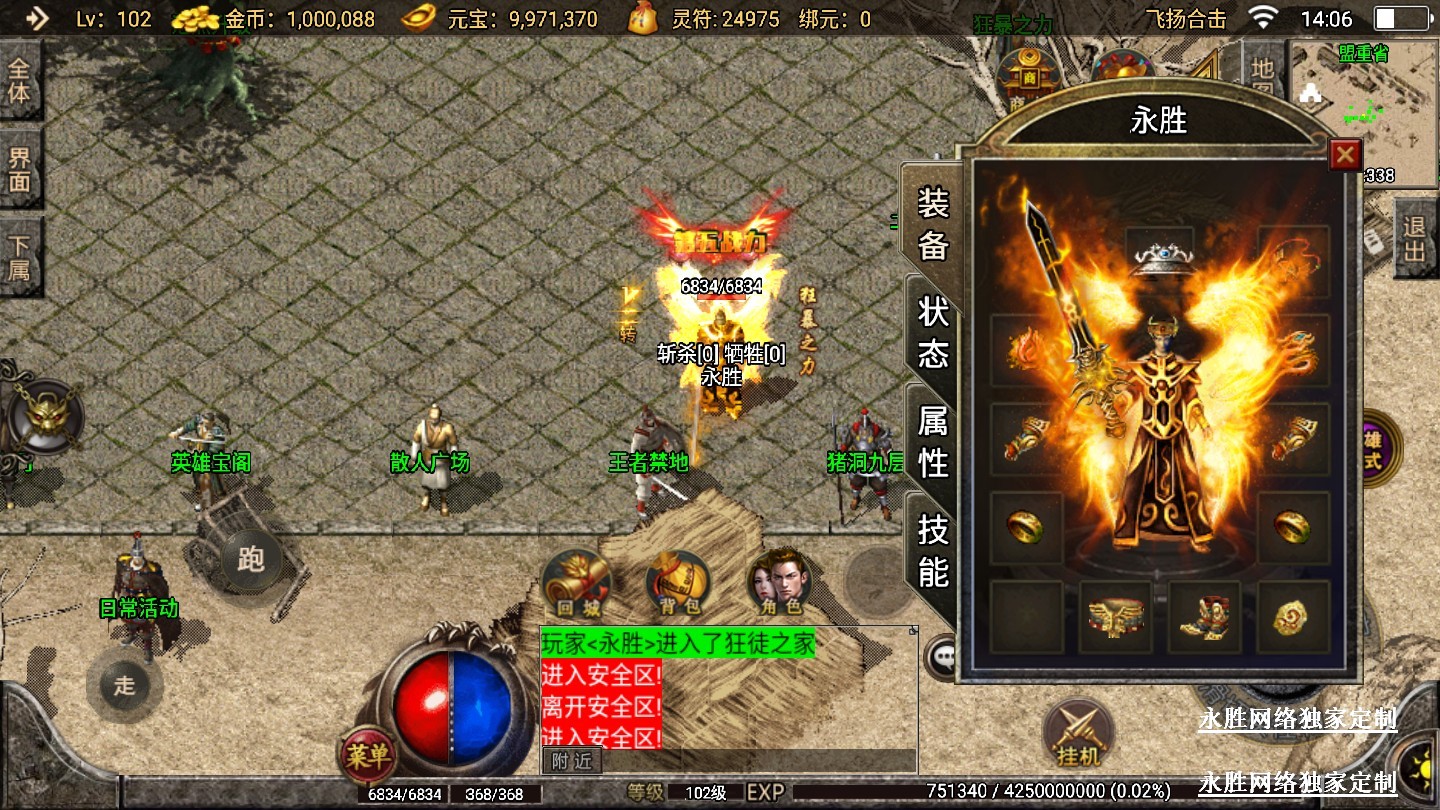
Task: Select the 全体 side button
Action: coord(20,82)
